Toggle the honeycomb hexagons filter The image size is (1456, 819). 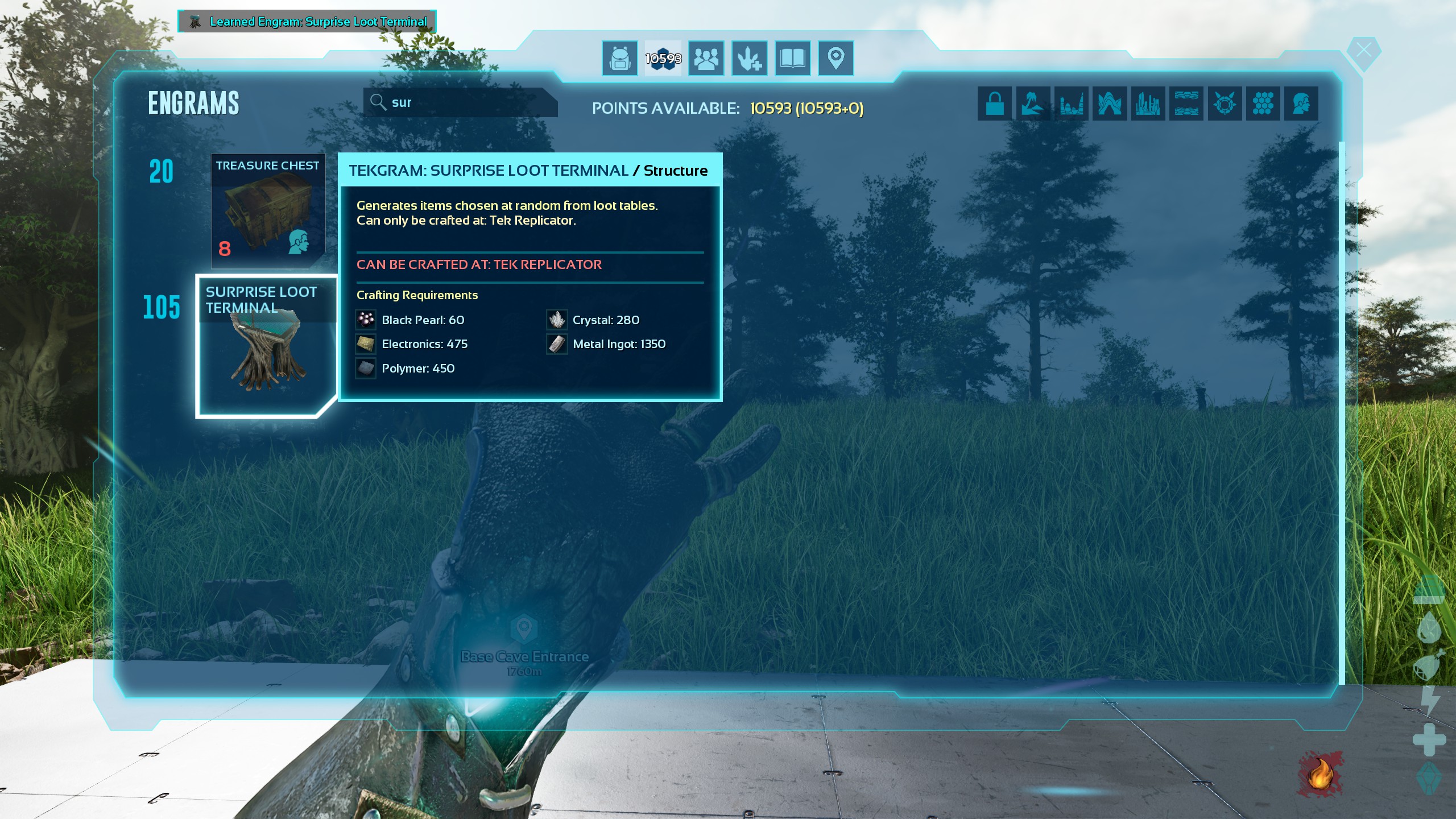(1263, 104)
